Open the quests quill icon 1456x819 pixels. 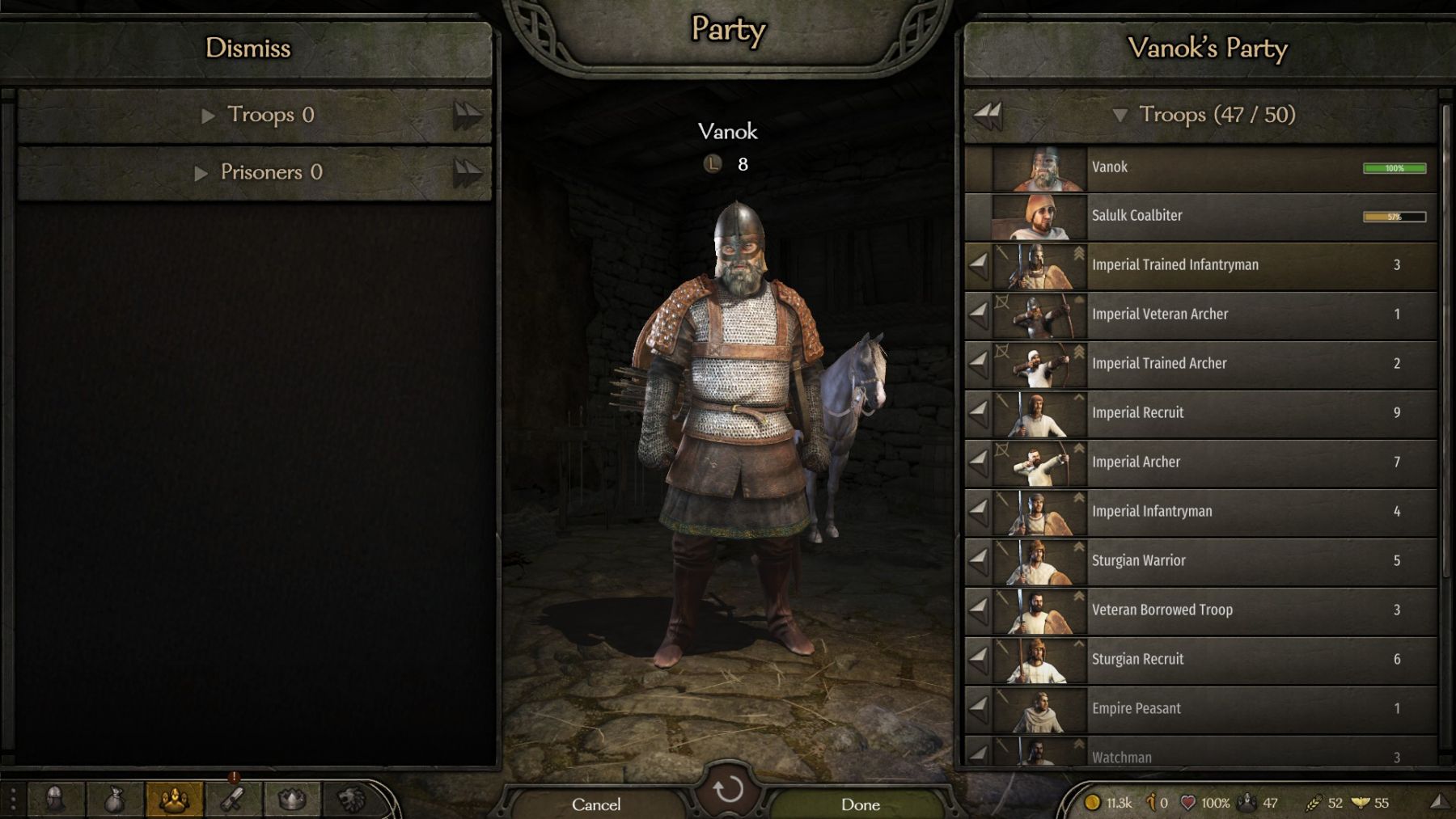point(233,800)
